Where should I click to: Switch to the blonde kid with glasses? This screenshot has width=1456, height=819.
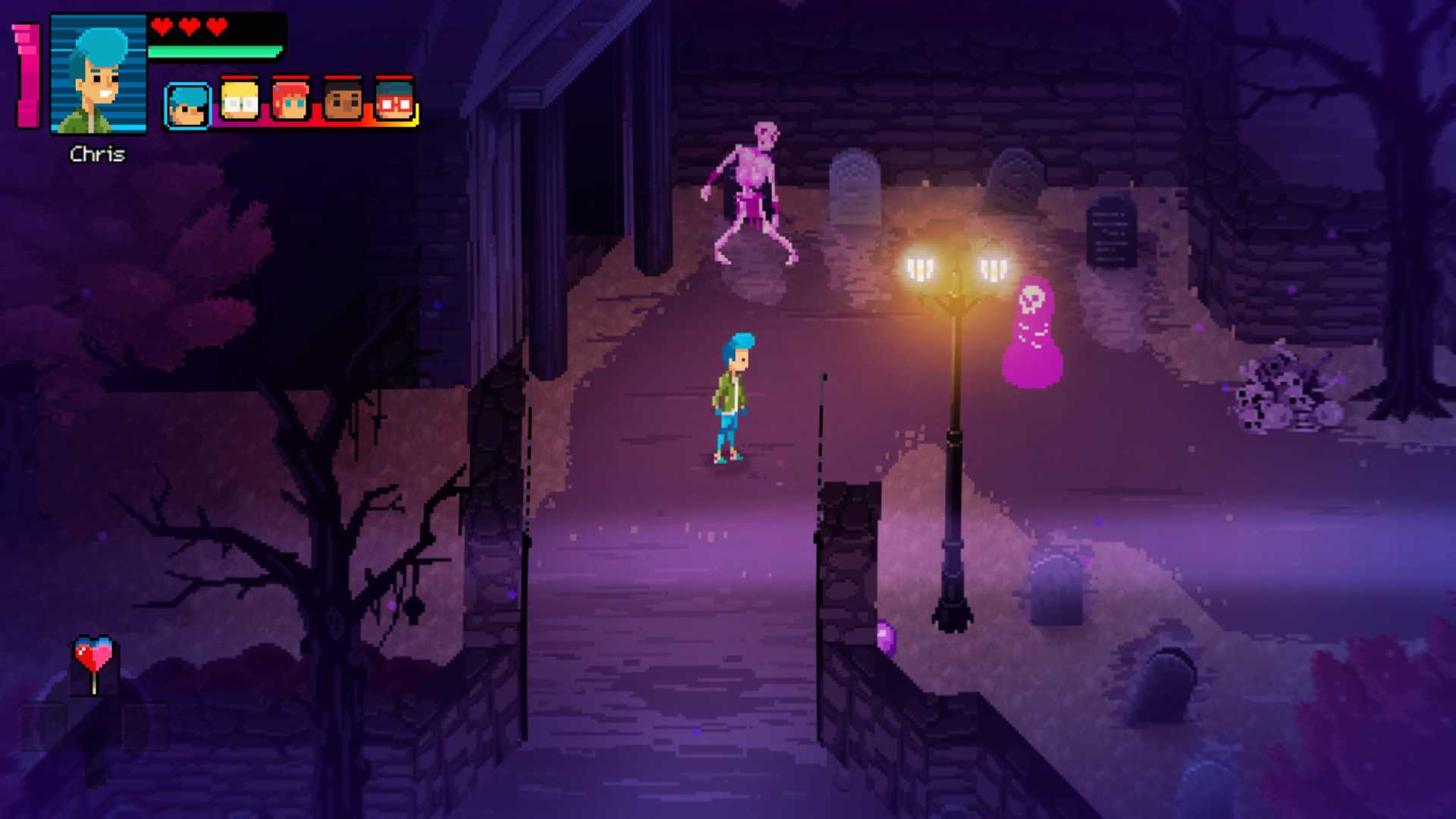pos(240,99)
